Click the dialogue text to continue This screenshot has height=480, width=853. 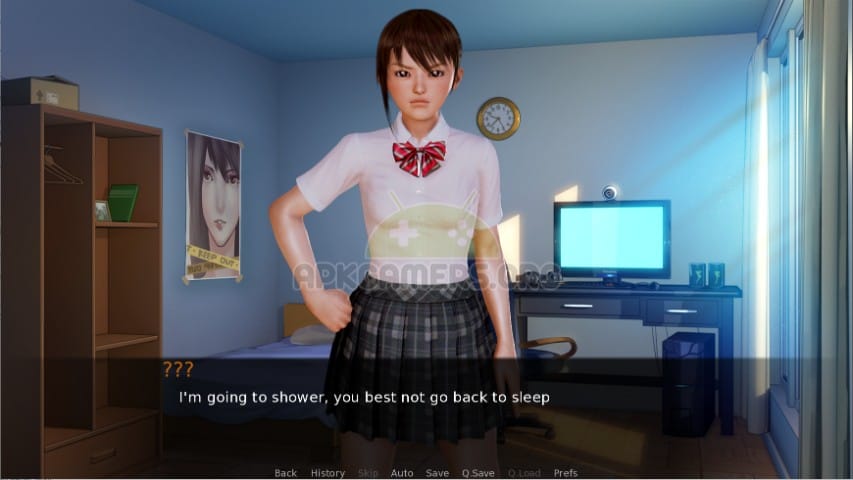point(364,397)
